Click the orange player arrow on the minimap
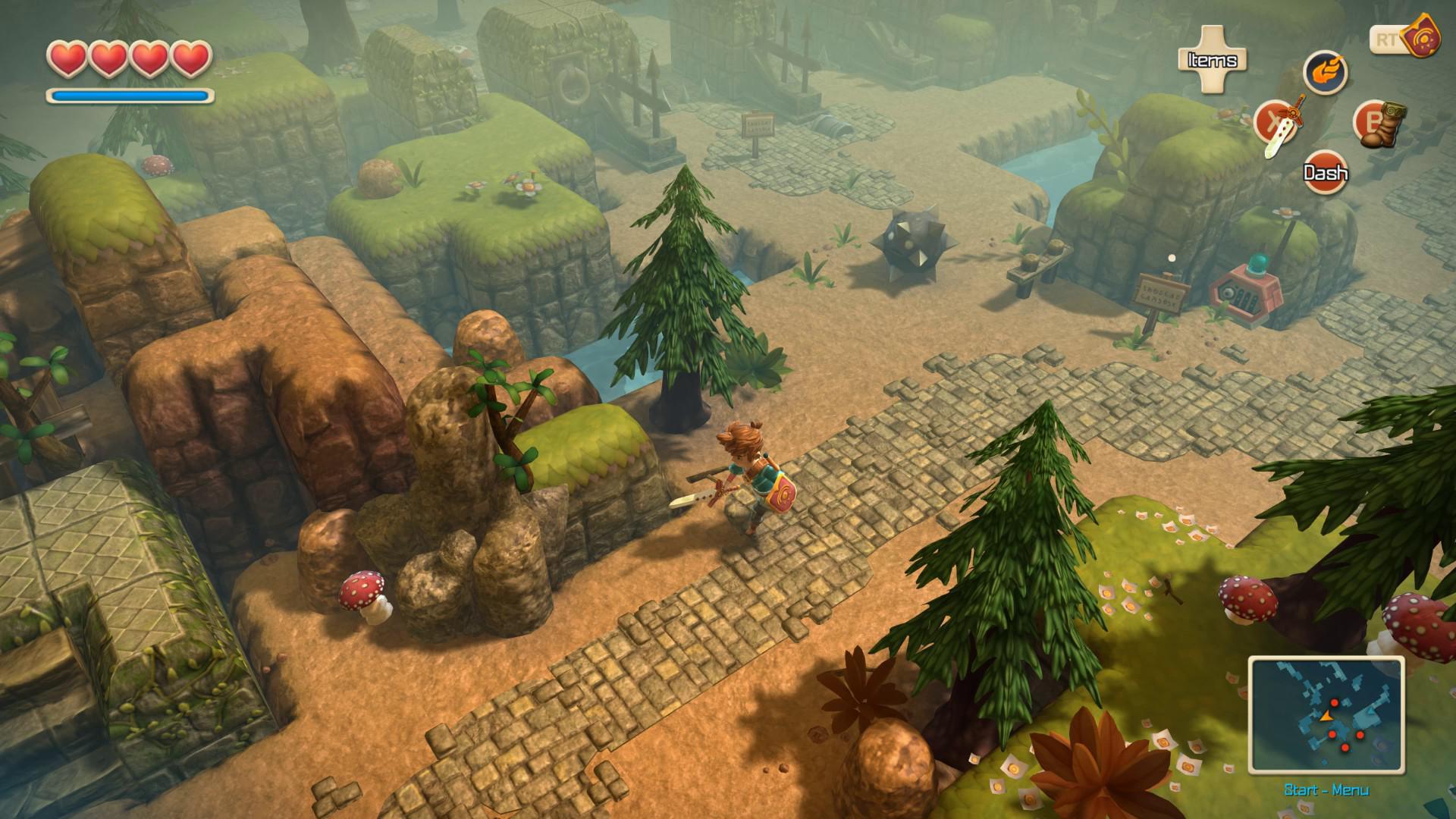The image size is (1456, 819). coord(1326,717)
